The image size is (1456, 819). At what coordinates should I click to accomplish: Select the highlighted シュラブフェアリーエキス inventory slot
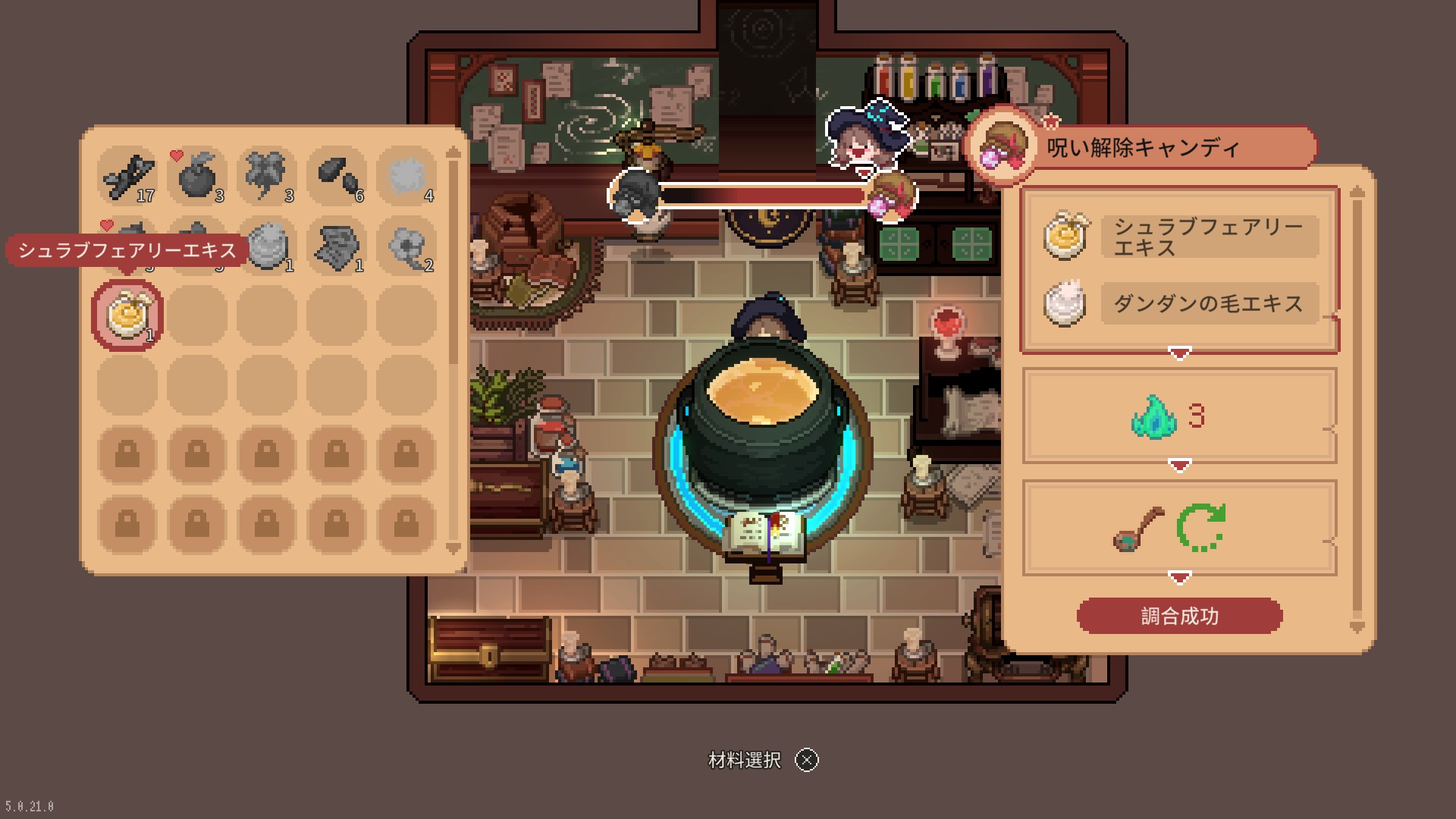127,315
